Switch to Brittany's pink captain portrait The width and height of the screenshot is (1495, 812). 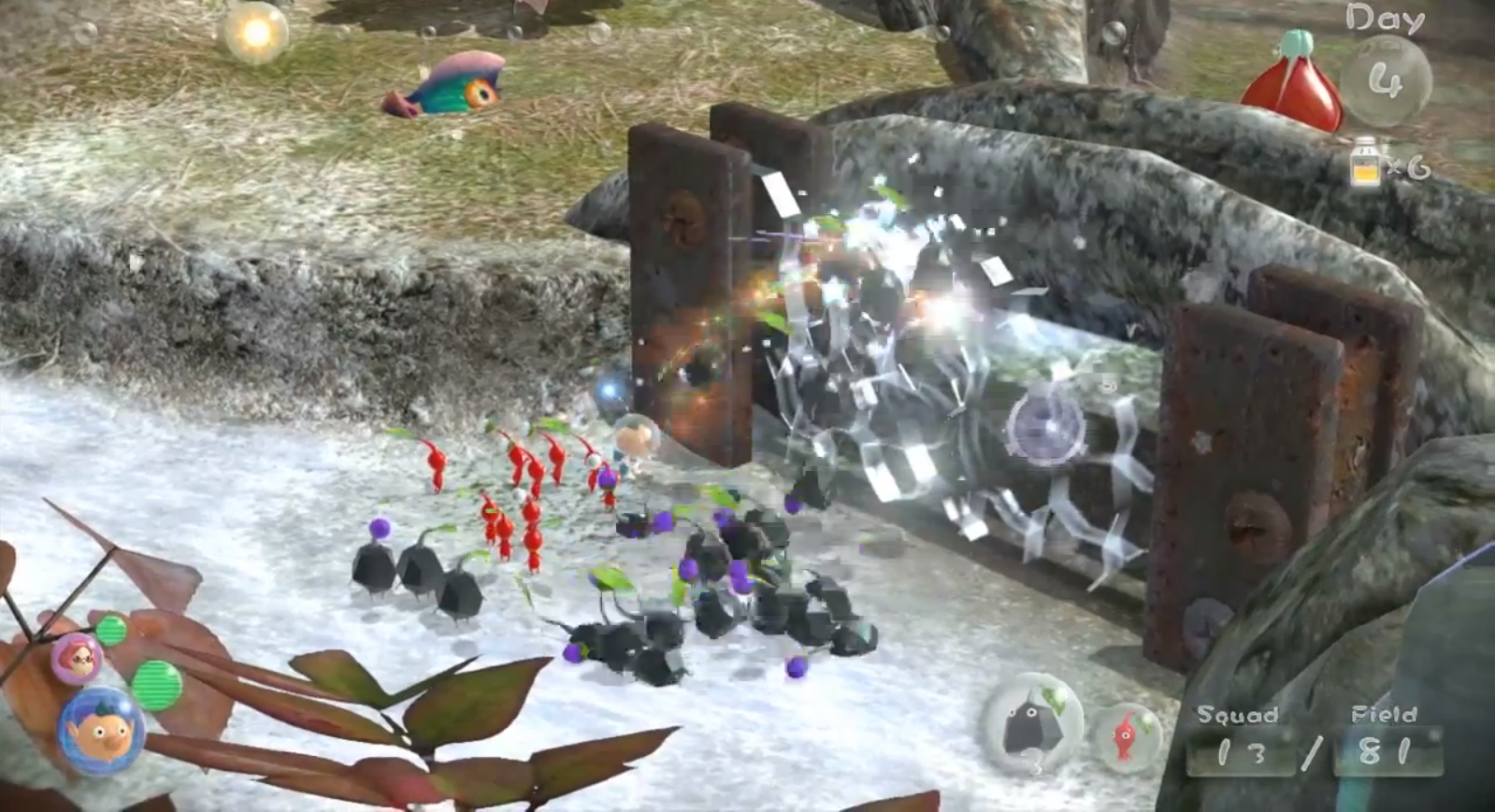coord(77,659)
